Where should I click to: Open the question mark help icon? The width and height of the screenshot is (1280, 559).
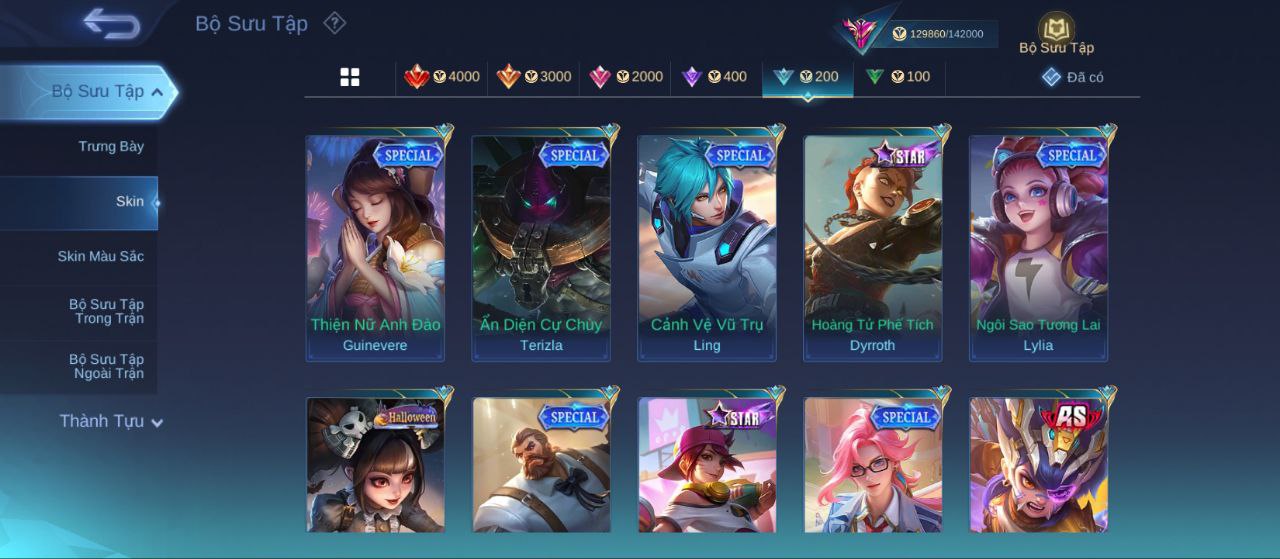(335, 23)
